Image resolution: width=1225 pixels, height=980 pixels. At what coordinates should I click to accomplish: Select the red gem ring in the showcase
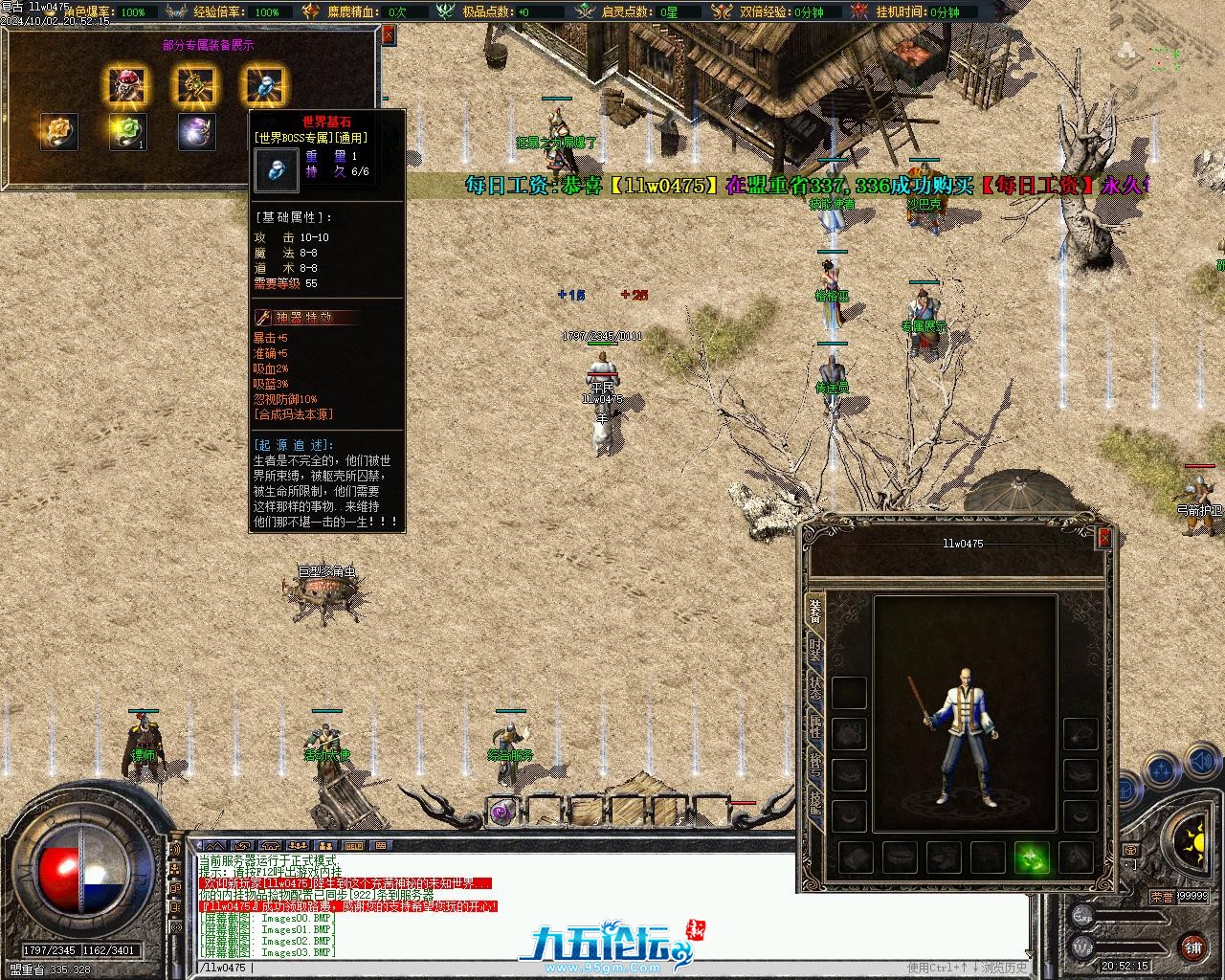[x=127, y=86]
